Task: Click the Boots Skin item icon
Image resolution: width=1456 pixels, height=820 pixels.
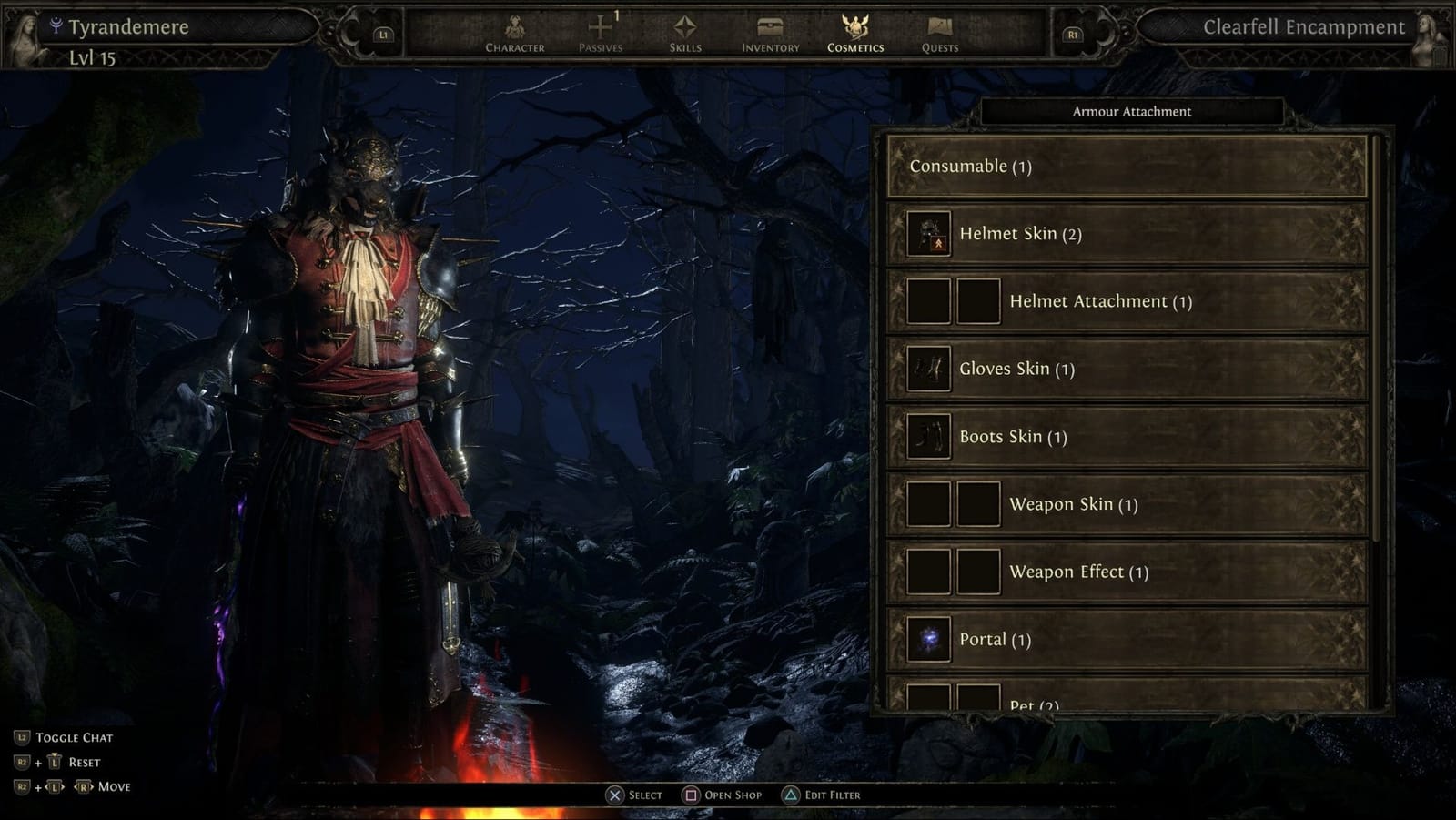Action: point(927,437)
